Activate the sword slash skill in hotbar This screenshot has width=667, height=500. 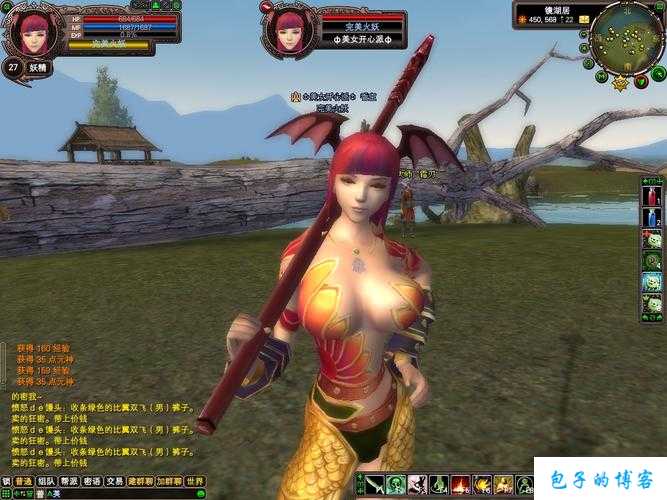(374, 485)
